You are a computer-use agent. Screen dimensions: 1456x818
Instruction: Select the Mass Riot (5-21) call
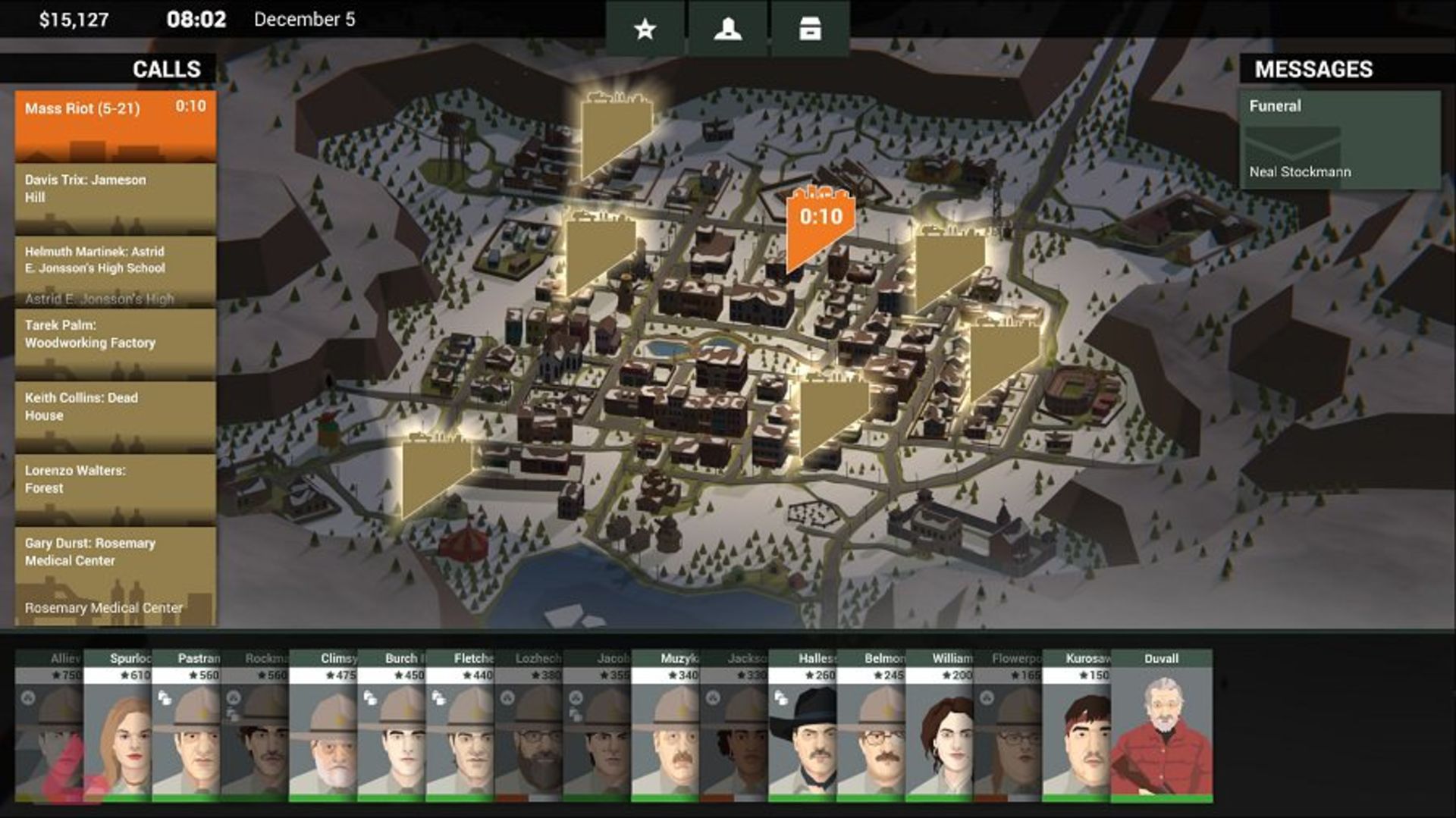[x=115, y=126]
